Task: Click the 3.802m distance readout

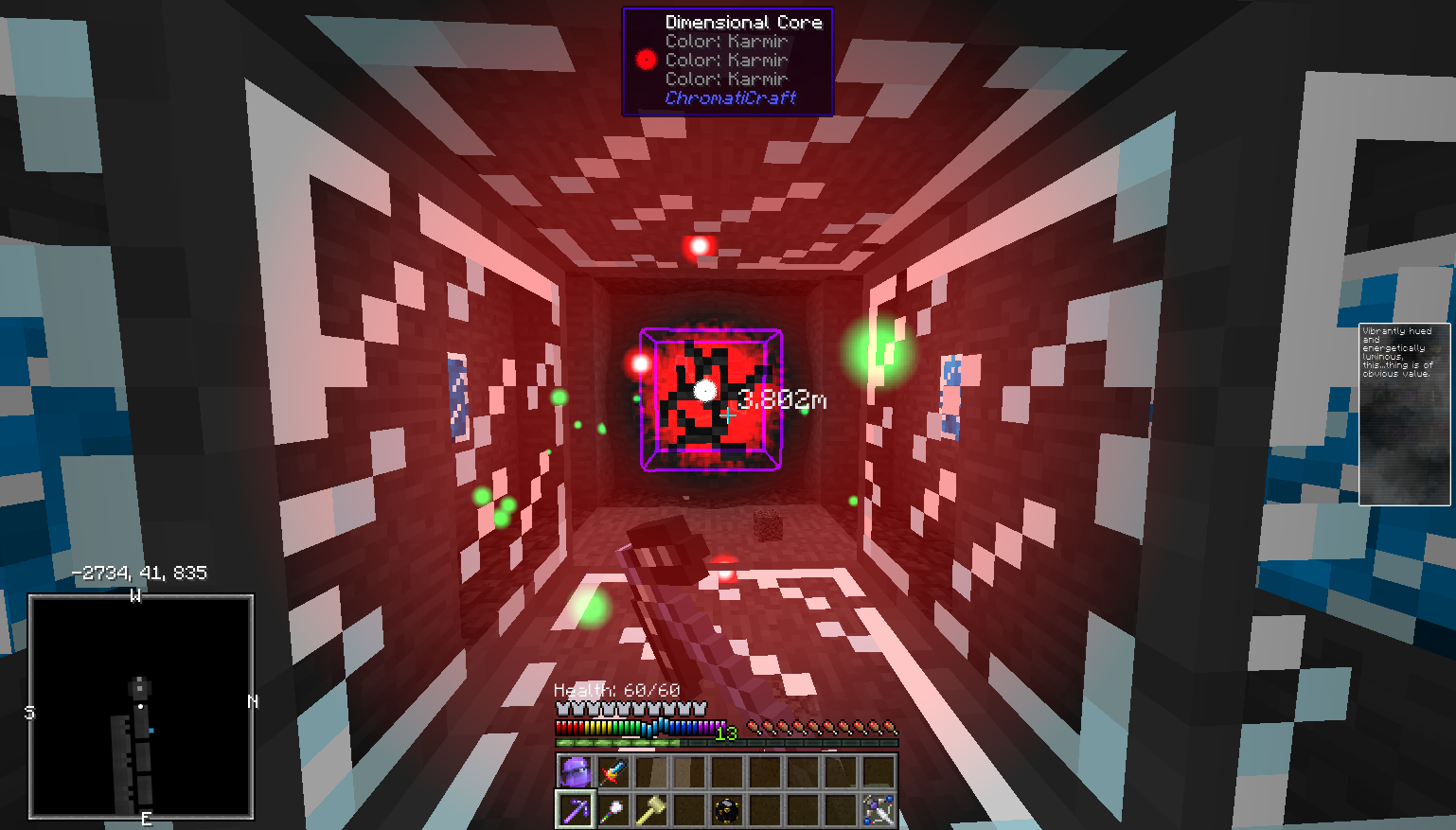Action: click(783, 400)
